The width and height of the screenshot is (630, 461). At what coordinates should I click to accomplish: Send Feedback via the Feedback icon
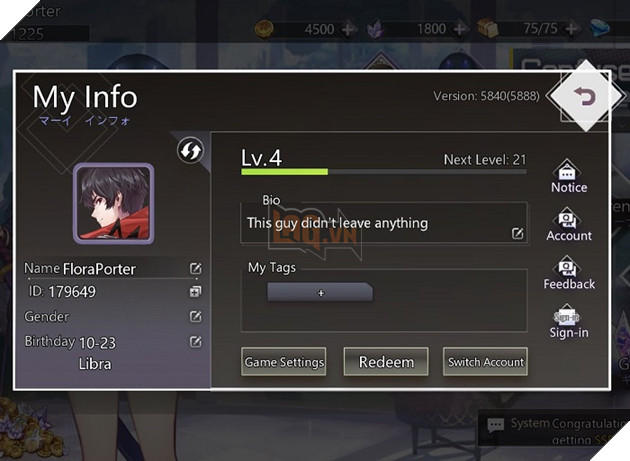[568, 272]
